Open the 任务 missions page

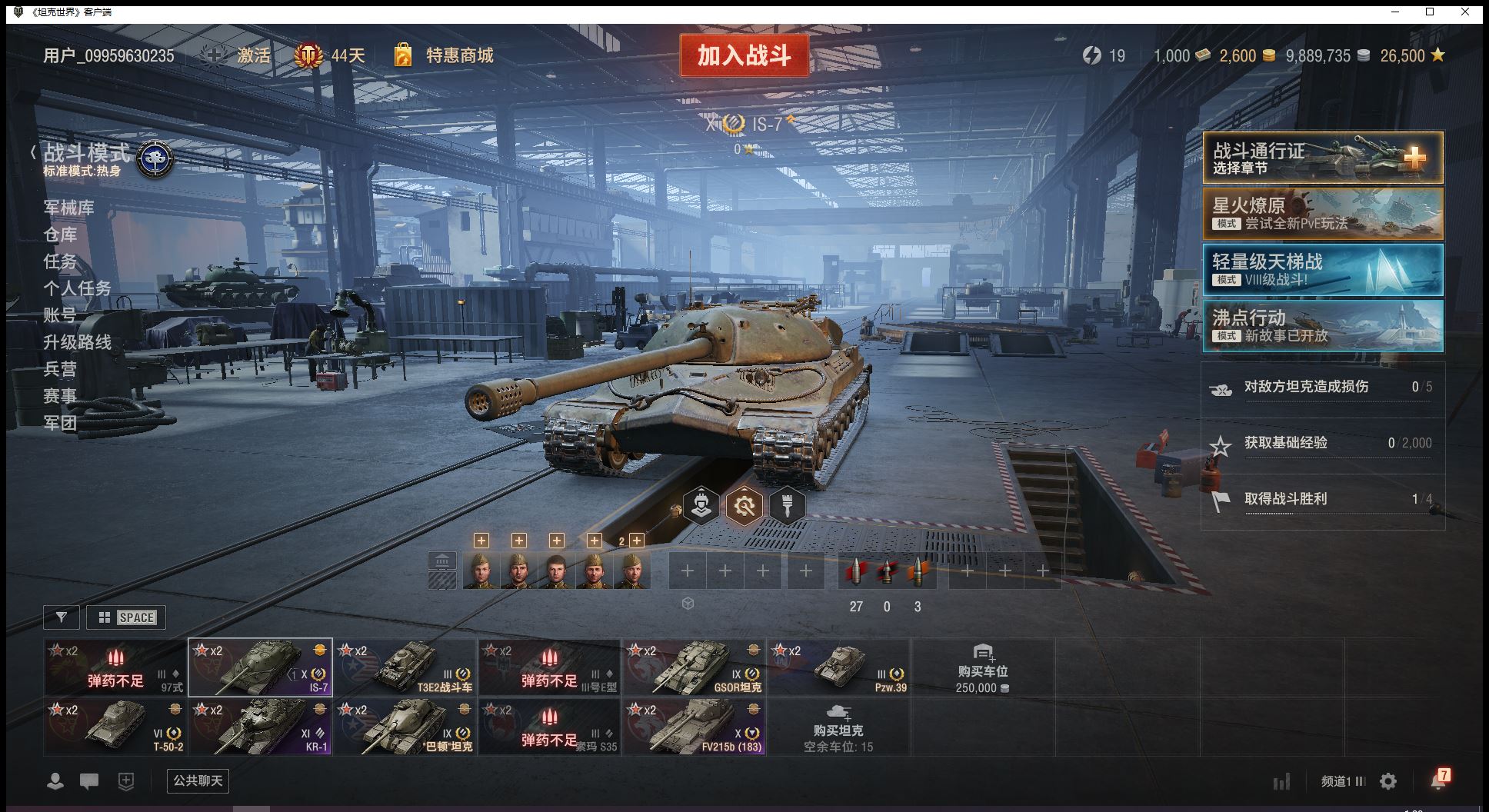[60, 261]
